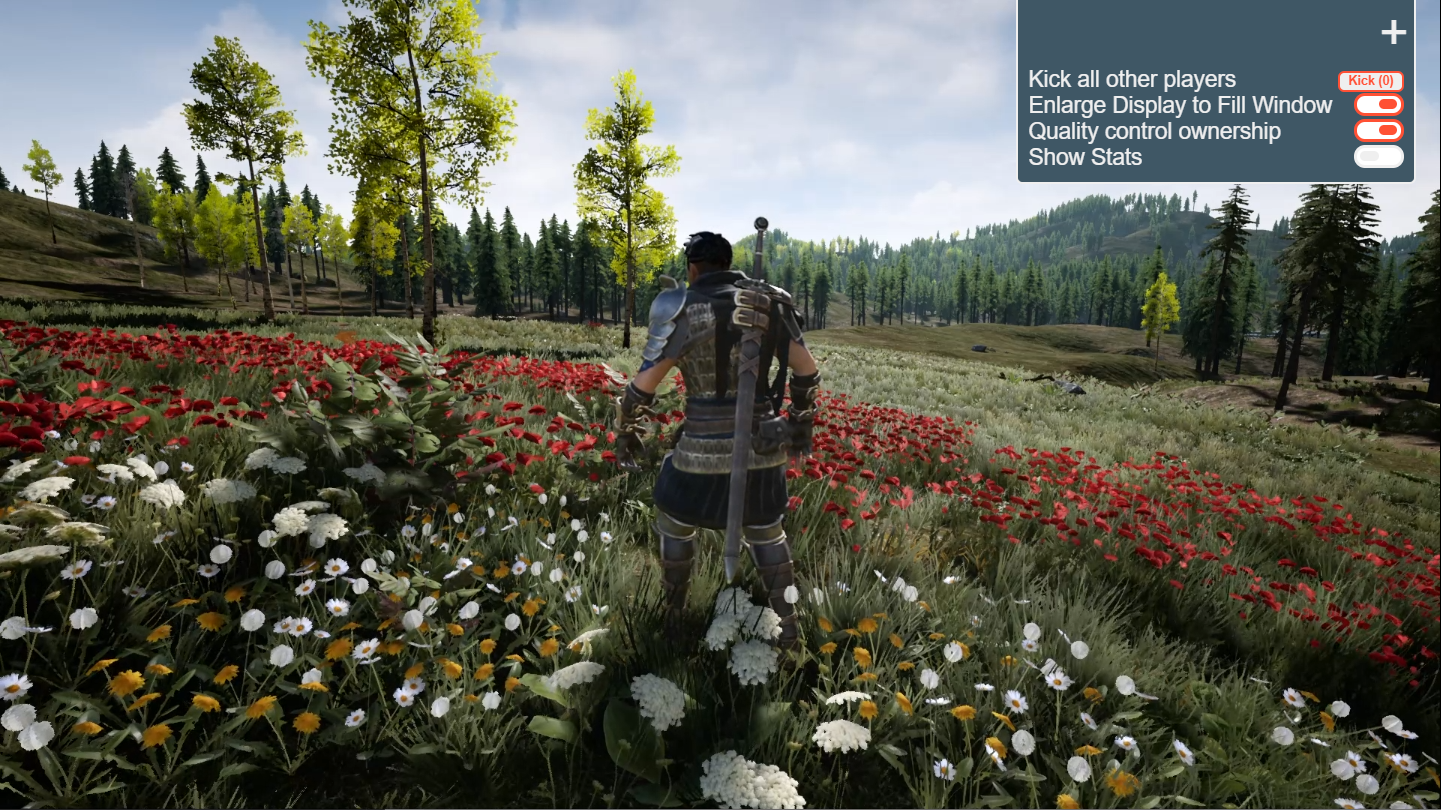Enable the Show Stats toggle
This screenshot has height=810, width=1441.
point(1378,156)
